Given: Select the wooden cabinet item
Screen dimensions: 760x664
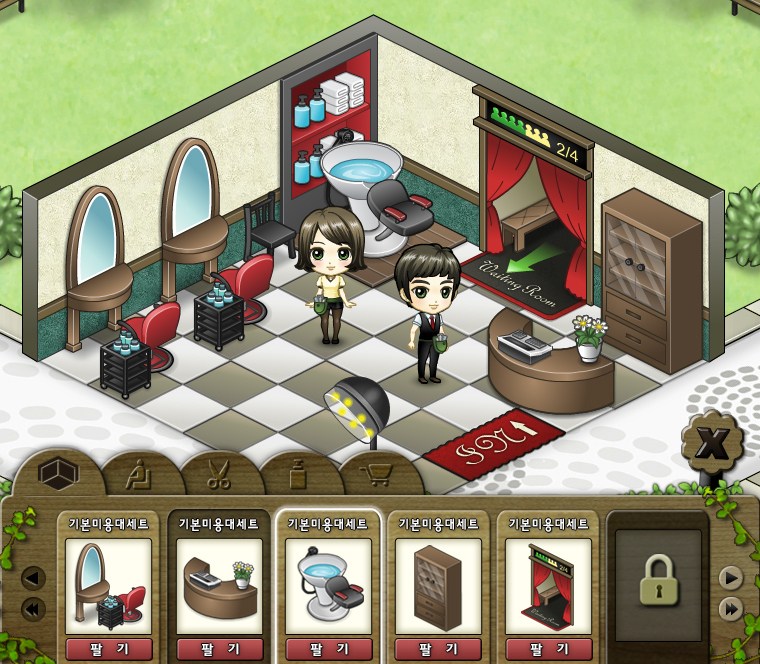Looking at the screenshot, I should click(x=439, y=586).
